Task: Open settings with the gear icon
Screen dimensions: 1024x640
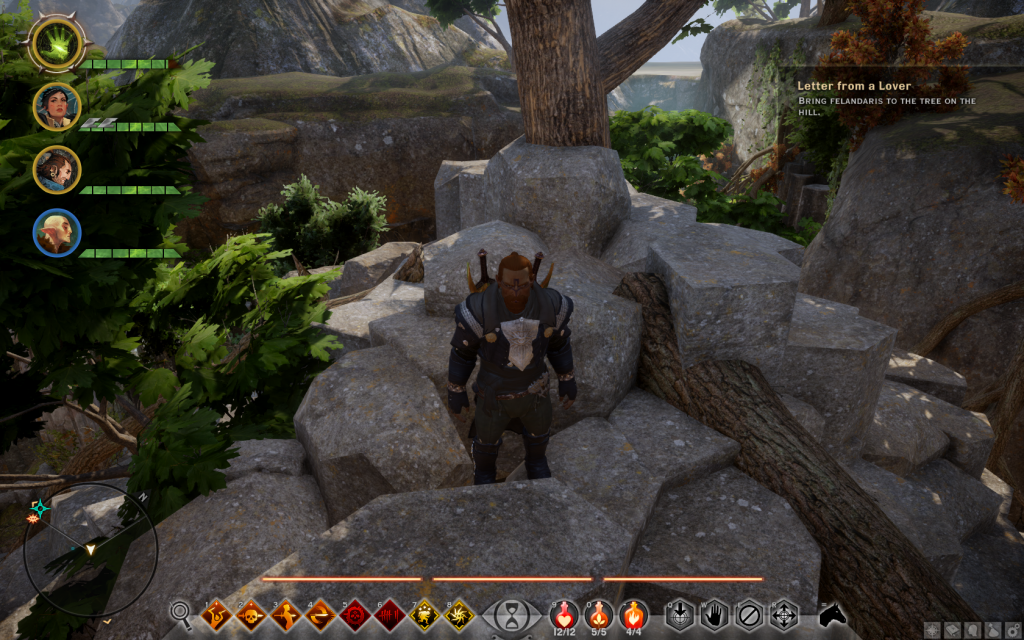Action: pos(1012,630)
